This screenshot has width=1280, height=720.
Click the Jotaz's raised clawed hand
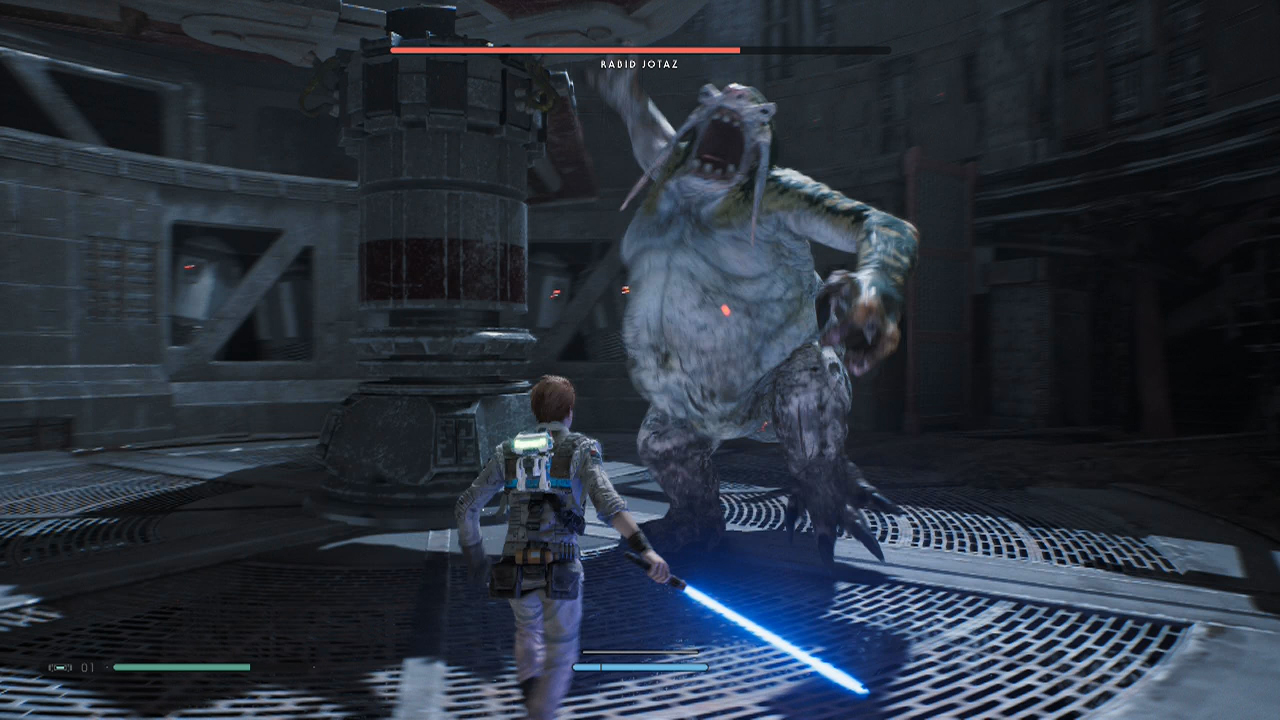tap(860, 310)
